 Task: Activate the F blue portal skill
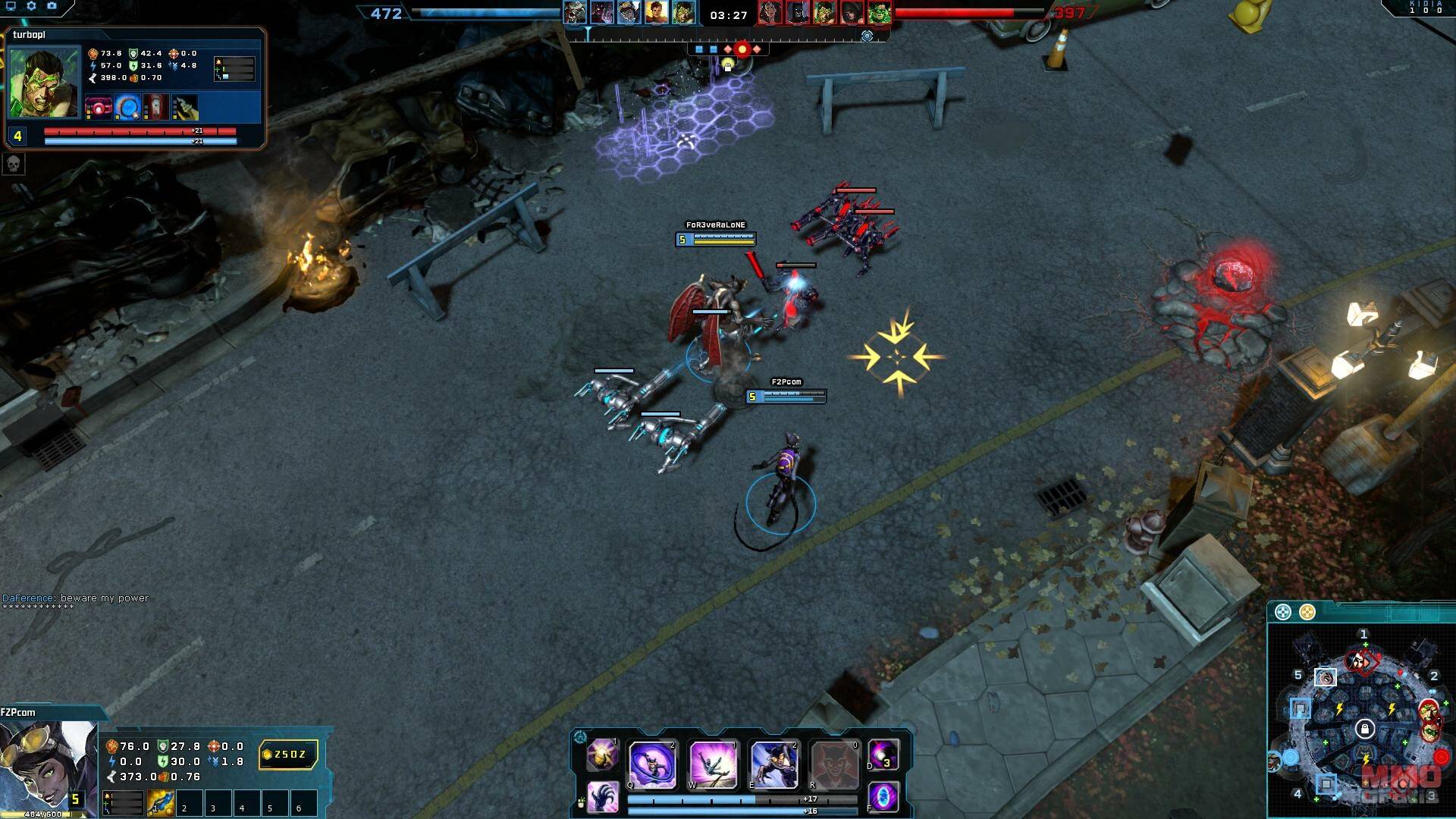883,798
